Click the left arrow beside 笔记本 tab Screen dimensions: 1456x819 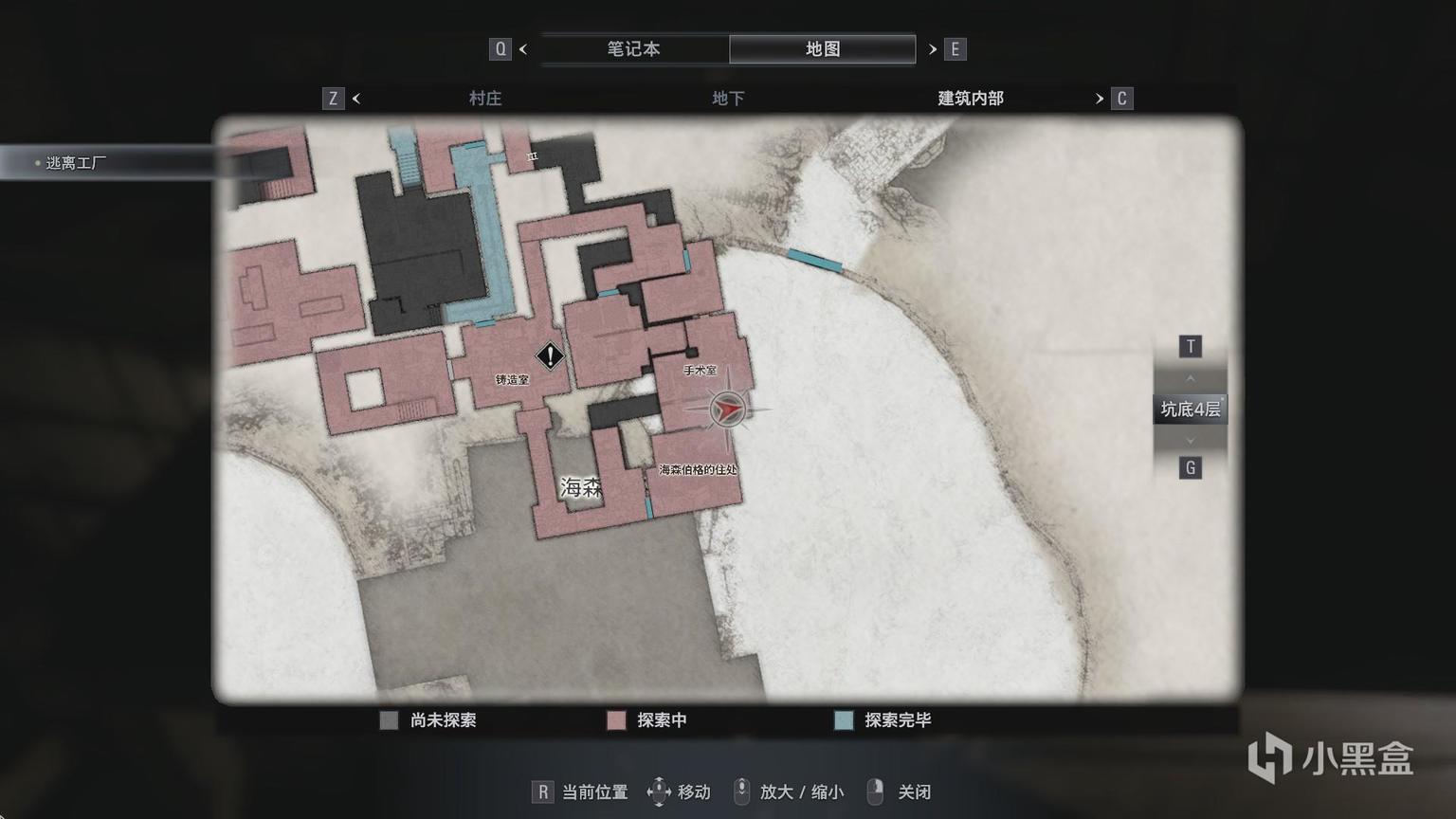[523, 49]
